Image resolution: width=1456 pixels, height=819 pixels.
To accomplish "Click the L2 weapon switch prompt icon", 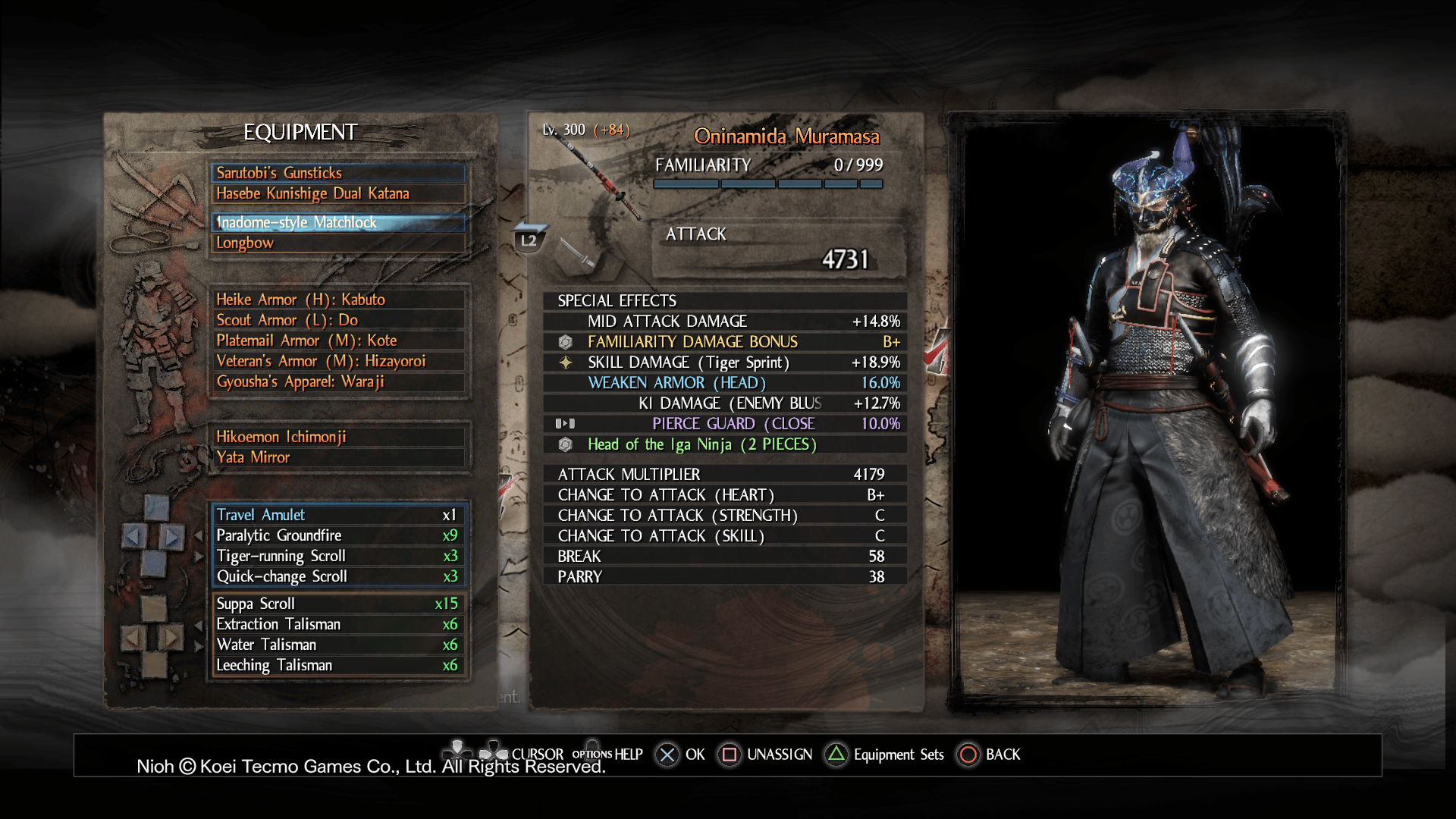I will tap(529, 239).
